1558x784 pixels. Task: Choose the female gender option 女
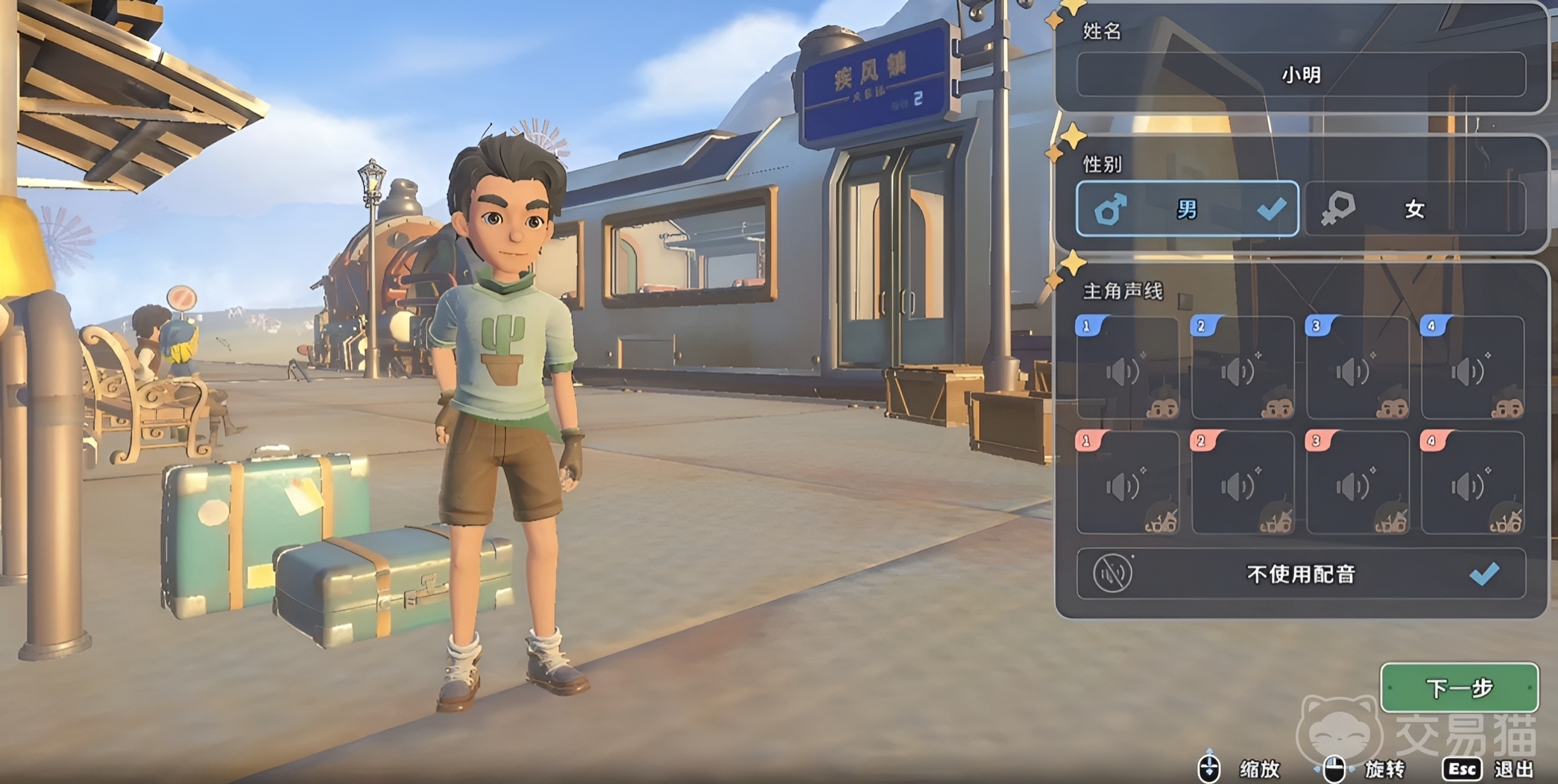click(1414, 209)
